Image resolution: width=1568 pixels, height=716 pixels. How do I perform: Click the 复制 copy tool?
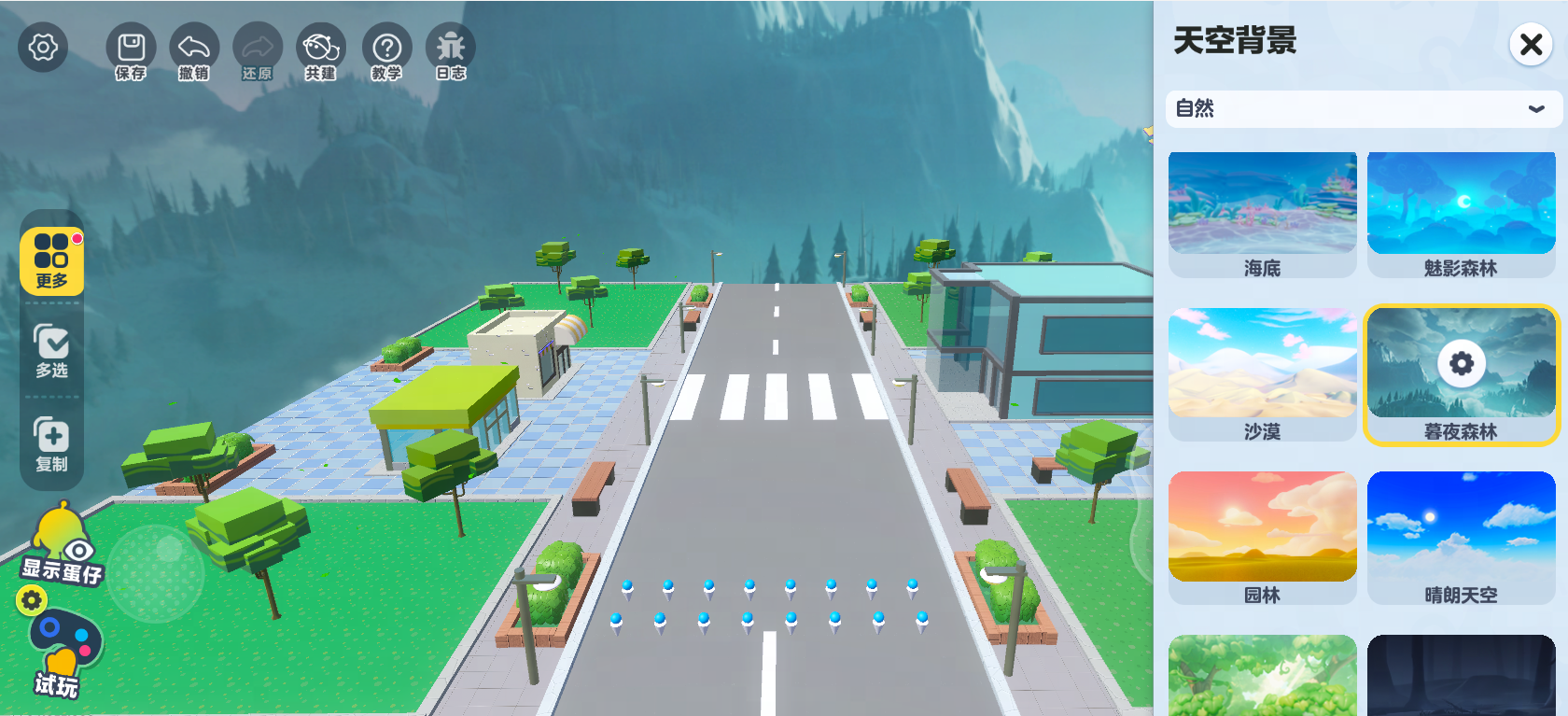52,444
